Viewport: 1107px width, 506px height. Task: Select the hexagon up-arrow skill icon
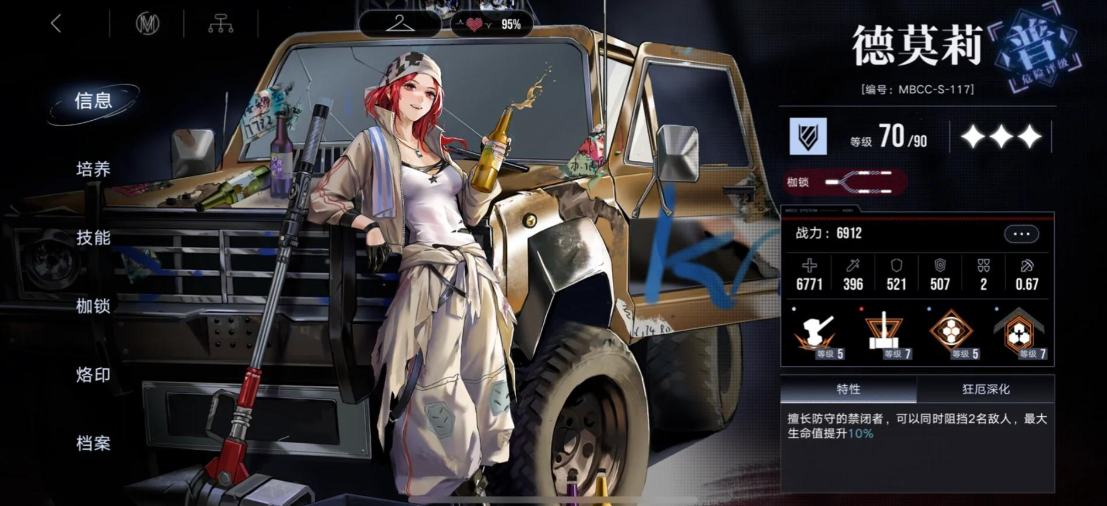1019,331
